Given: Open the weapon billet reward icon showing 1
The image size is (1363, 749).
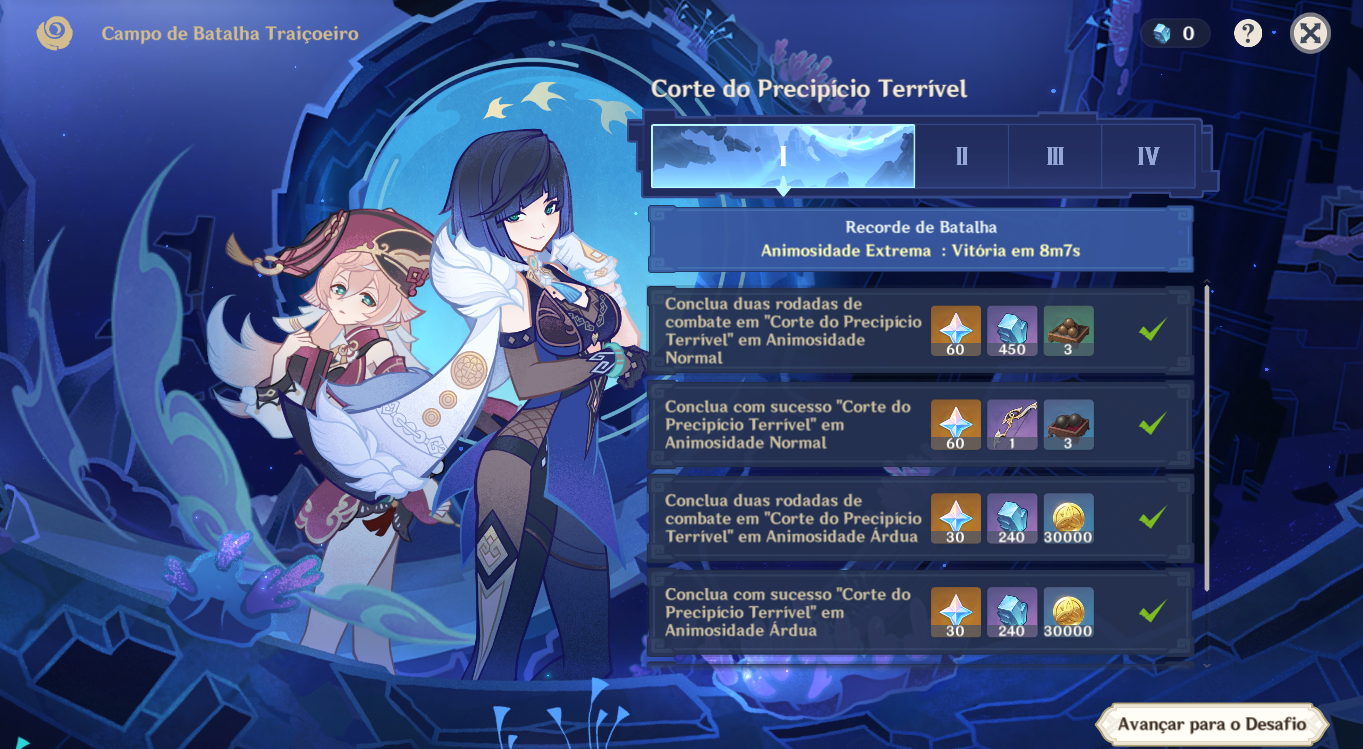Looking at the screenshot, I should tap(1012, 423).
